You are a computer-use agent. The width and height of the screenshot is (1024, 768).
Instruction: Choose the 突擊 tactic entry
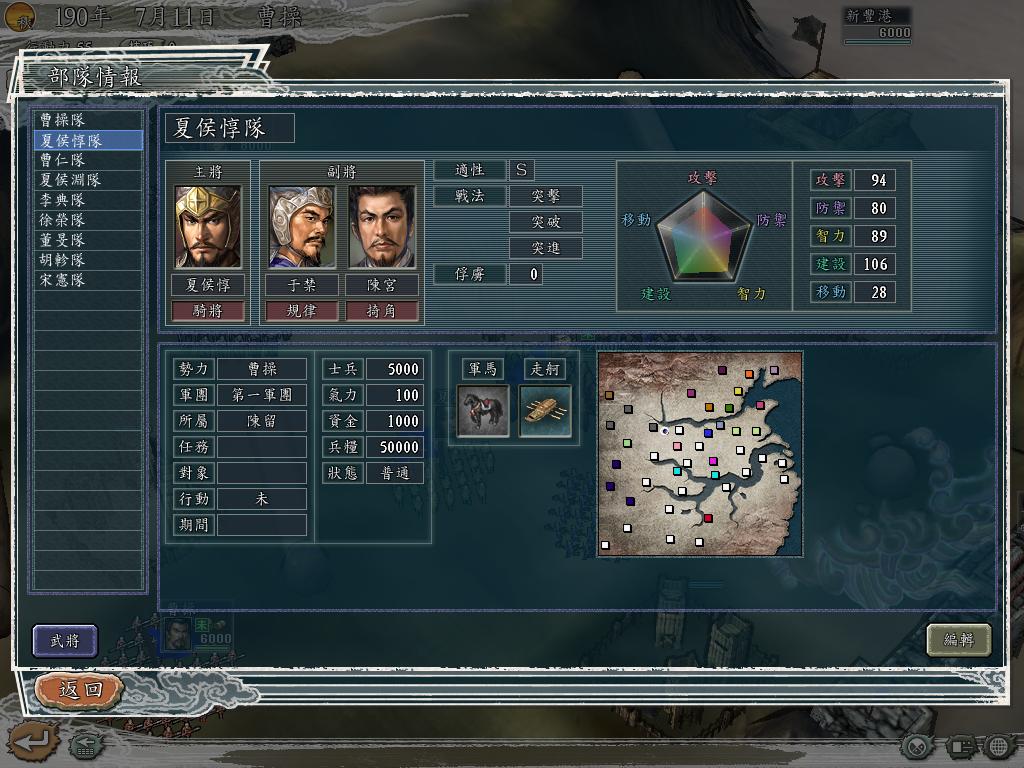pos(546,196)
